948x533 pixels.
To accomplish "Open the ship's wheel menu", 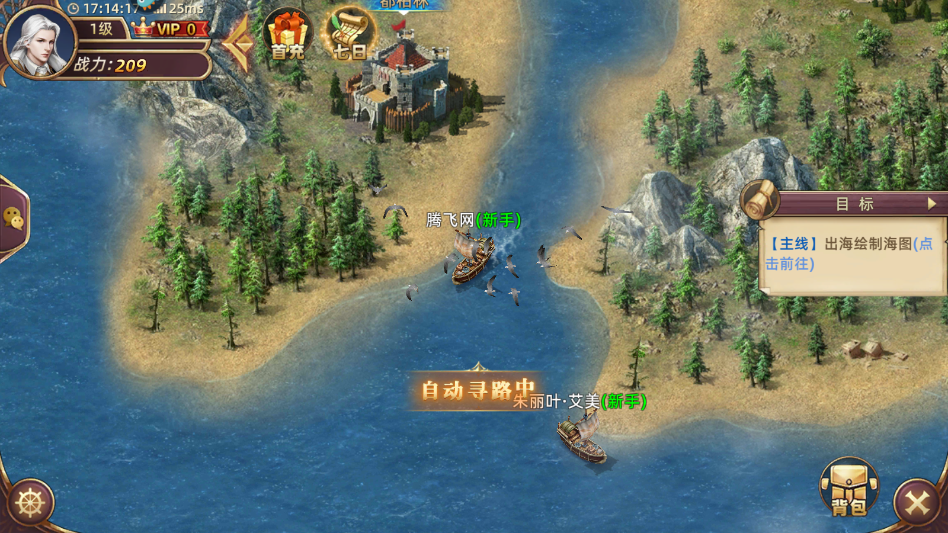I will [x=29, y=503].
